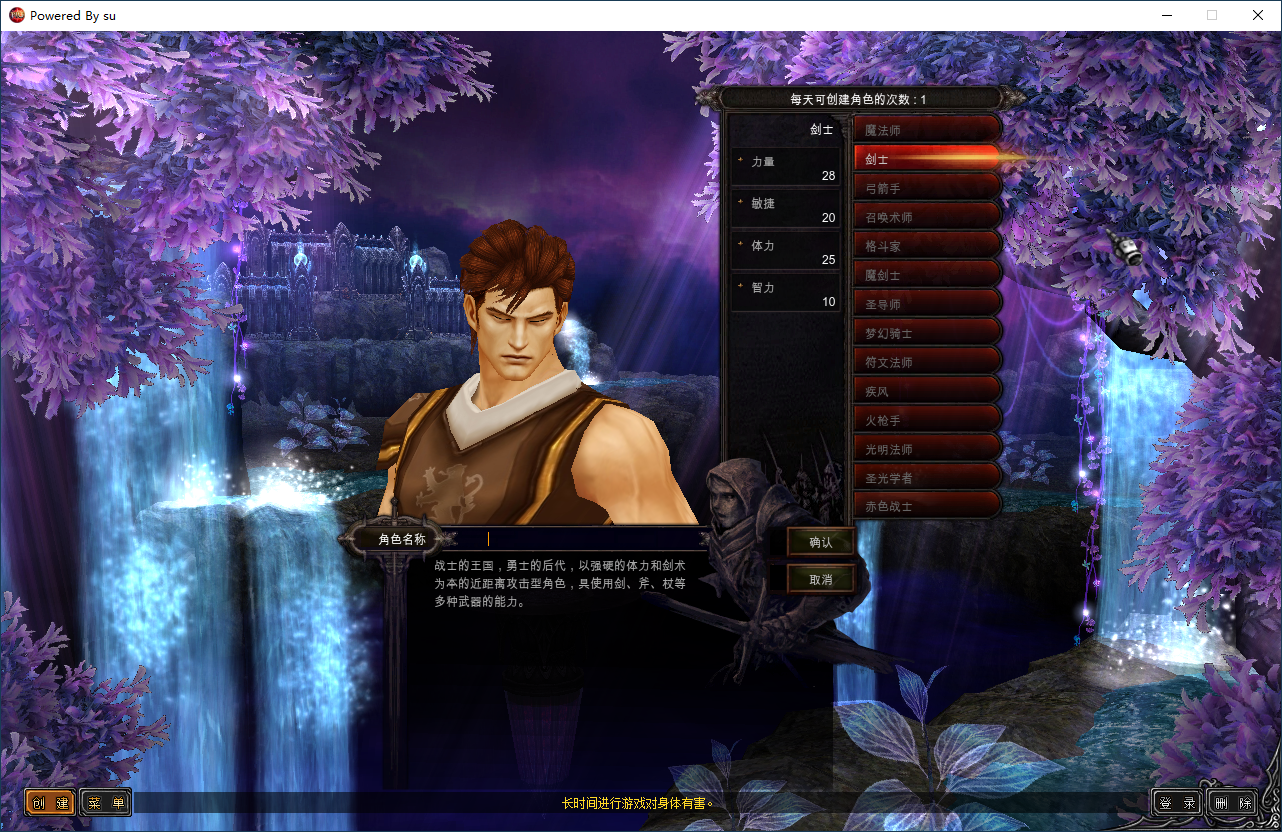Select the 魔剑士 class
The width and height of the screenshot is (1282, 832).
(926, 275)
